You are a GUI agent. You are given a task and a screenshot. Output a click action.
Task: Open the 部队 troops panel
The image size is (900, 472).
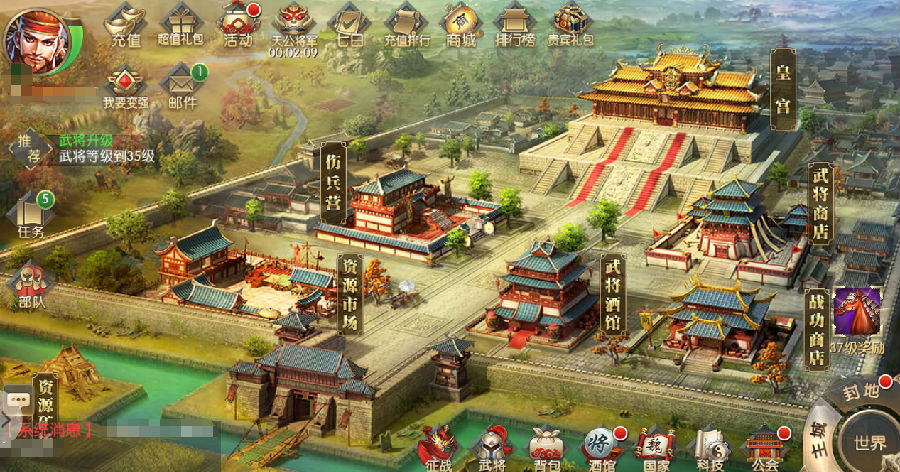30,285
